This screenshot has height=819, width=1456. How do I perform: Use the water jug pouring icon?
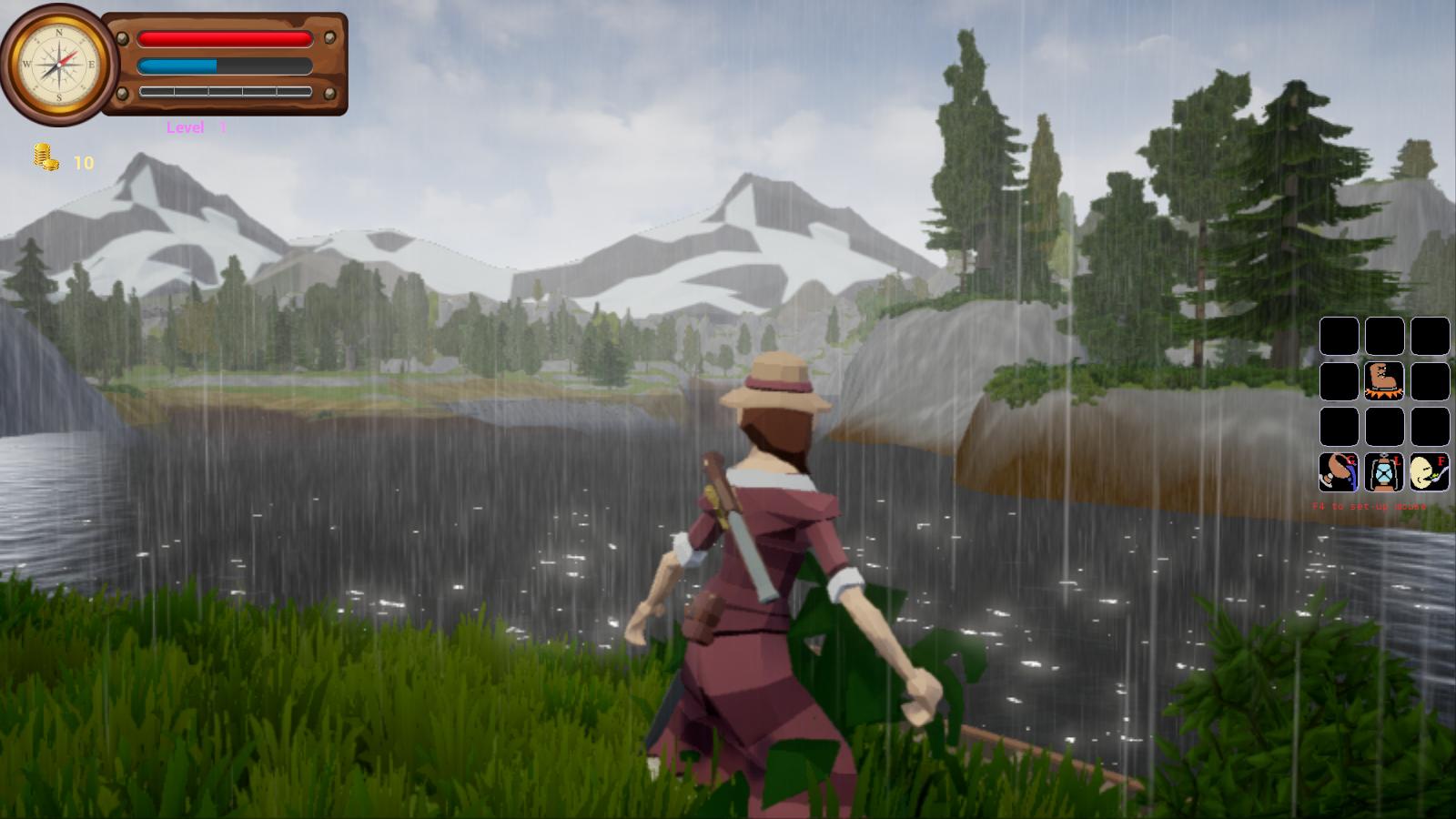pyautogui.click(x=1339, y=471)
